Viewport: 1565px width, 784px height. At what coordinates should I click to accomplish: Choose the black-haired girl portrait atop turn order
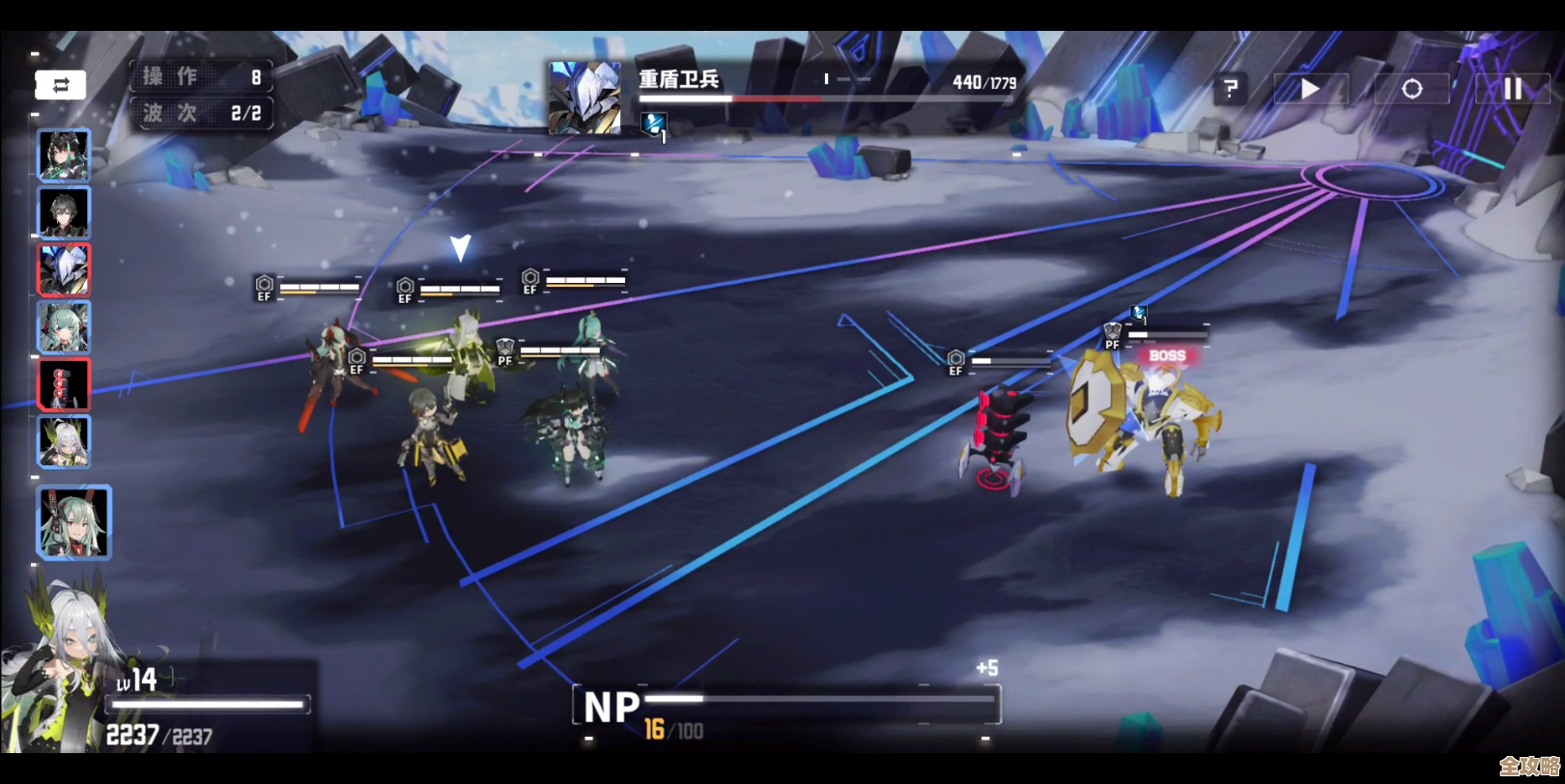pyautogui.click(x=64, y=155)
